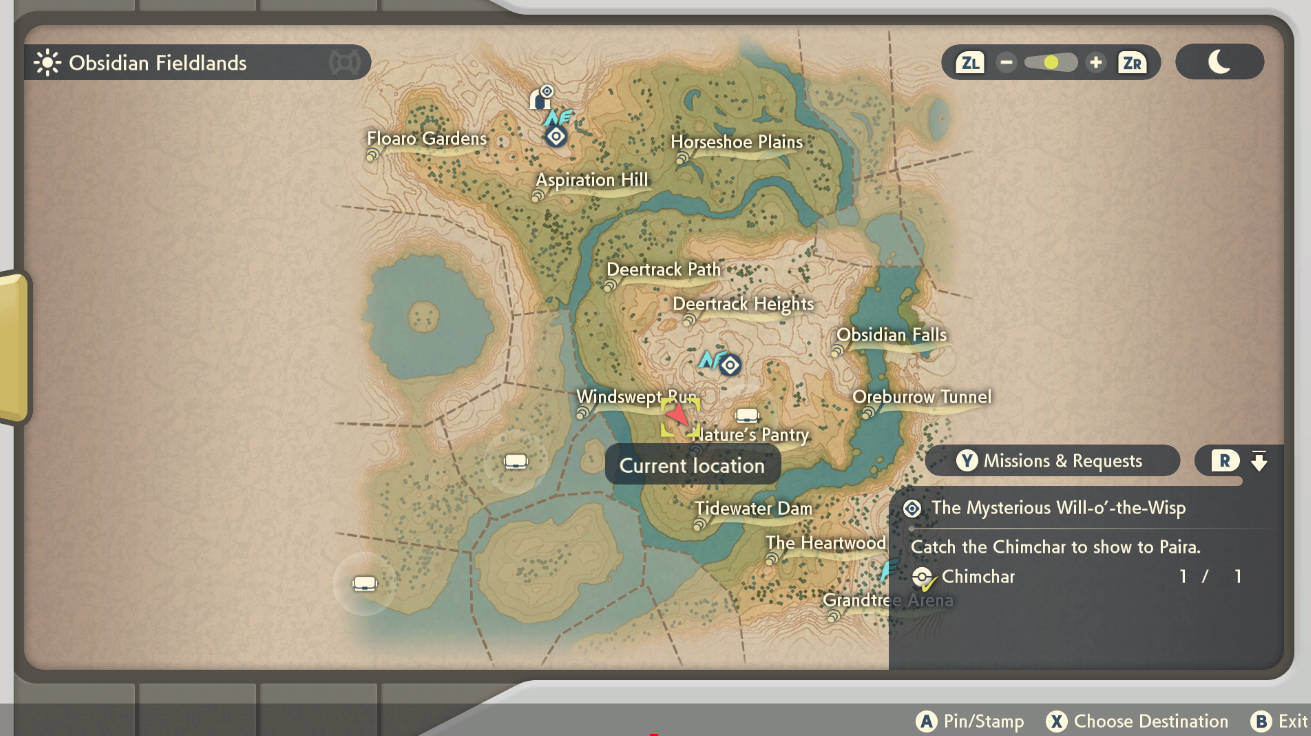1311x736 pixels.
Task: Select the Arc Phone ring icon in the title bar
Action: point(346,62)
